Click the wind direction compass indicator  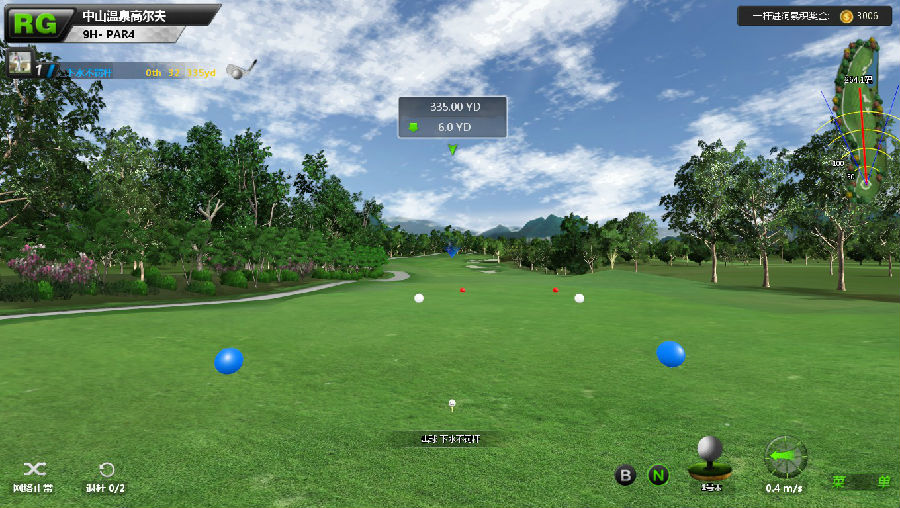[785, 457]
